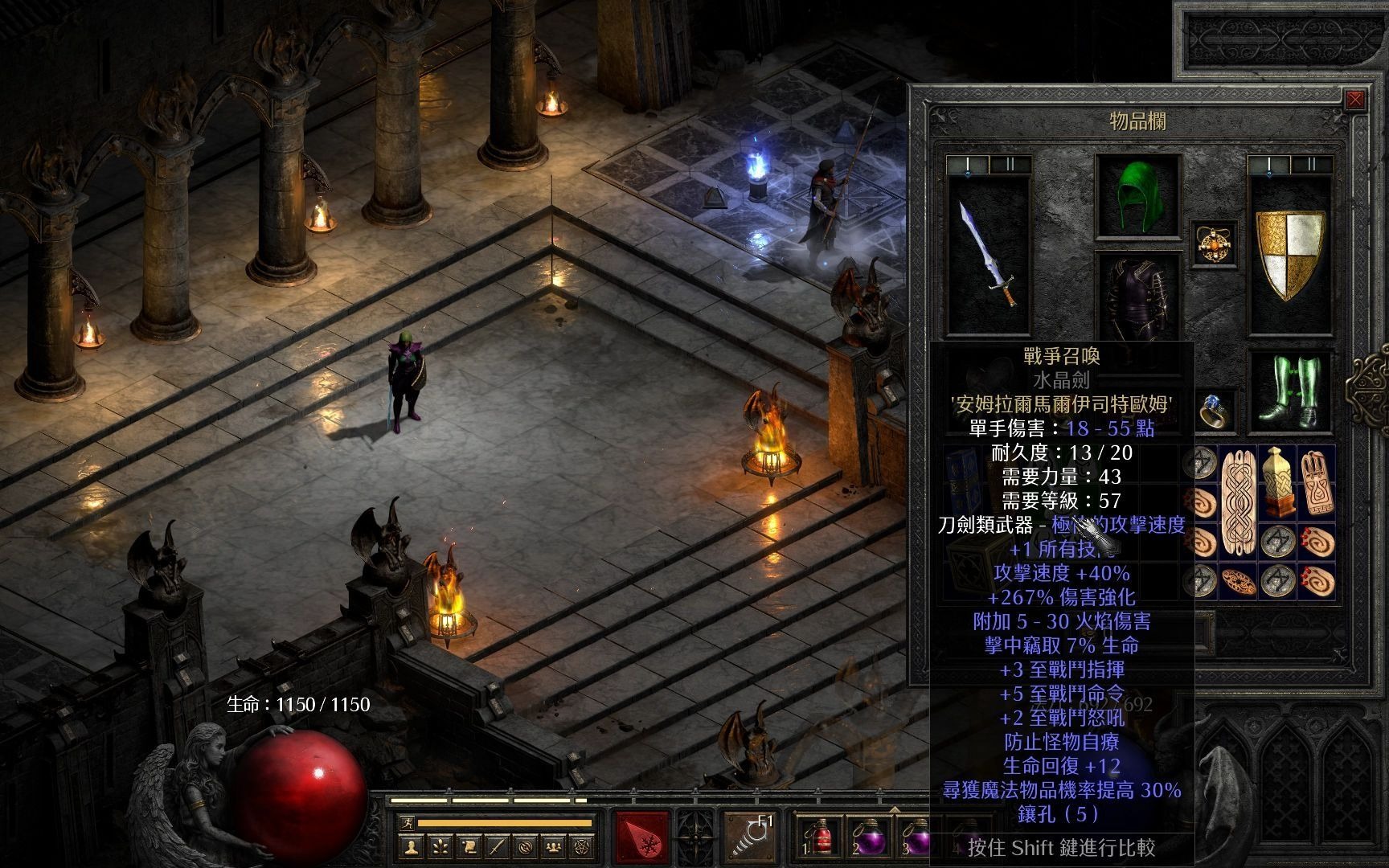Select the gold and white shield slot
1389x868 pixels.
[1290, 254]
